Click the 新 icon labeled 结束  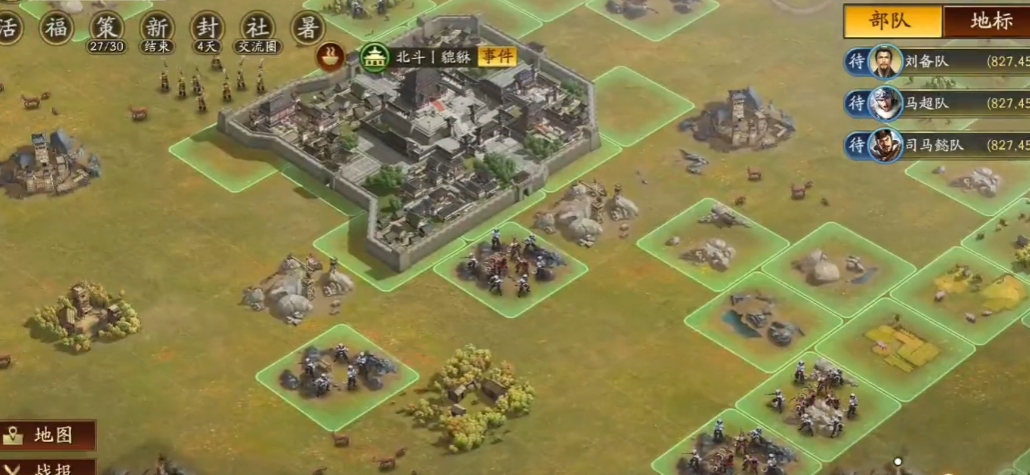pos(156,27)
